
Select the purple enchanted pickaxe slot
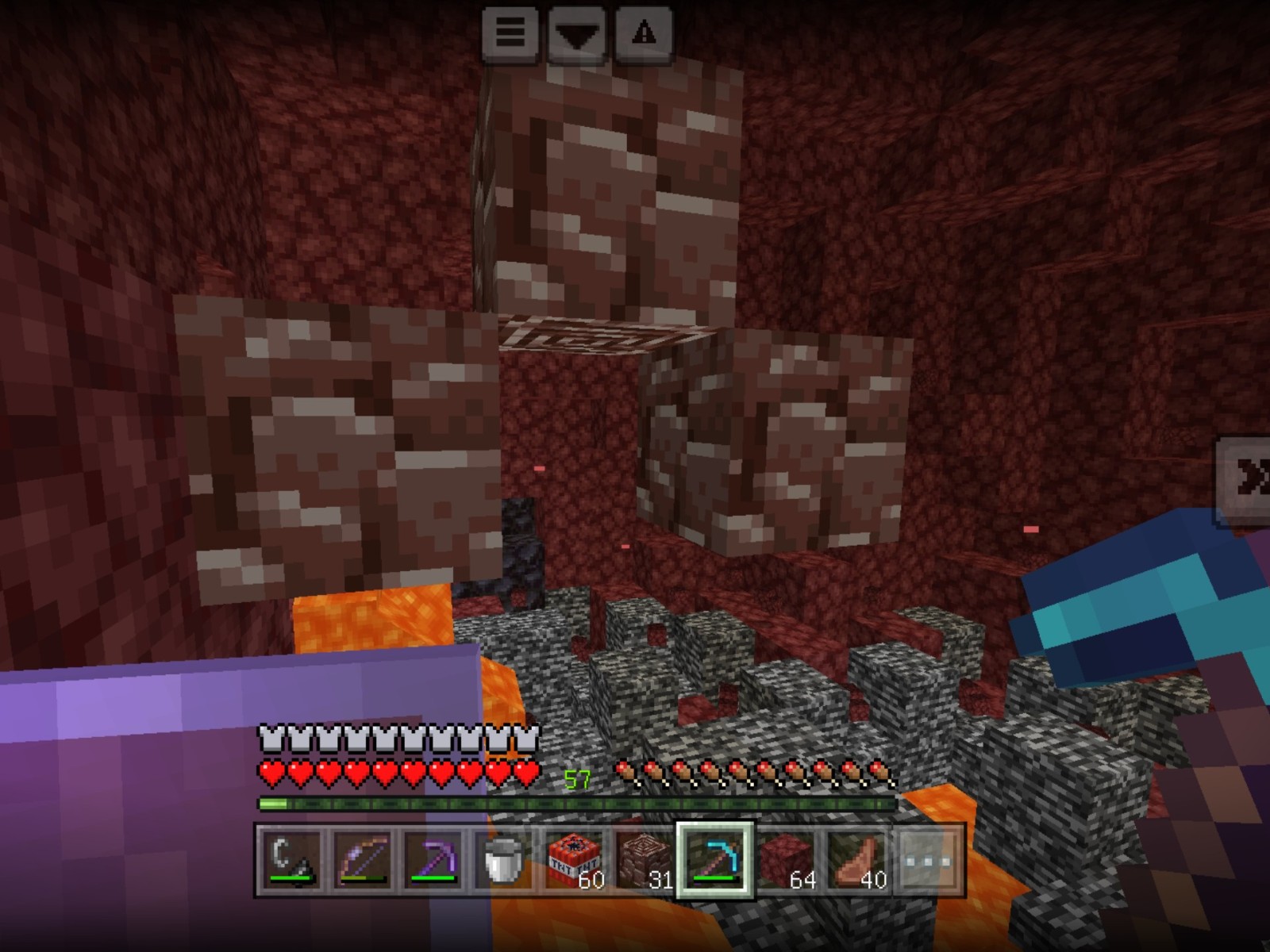click(432, 860)
